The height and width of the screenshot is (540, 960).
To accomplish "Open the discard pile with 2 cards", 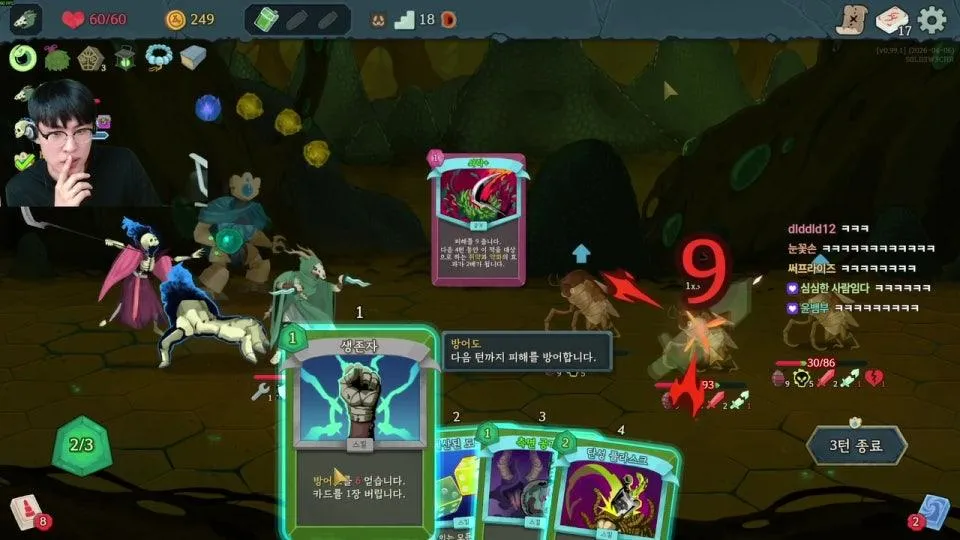I will coord(932,511).
